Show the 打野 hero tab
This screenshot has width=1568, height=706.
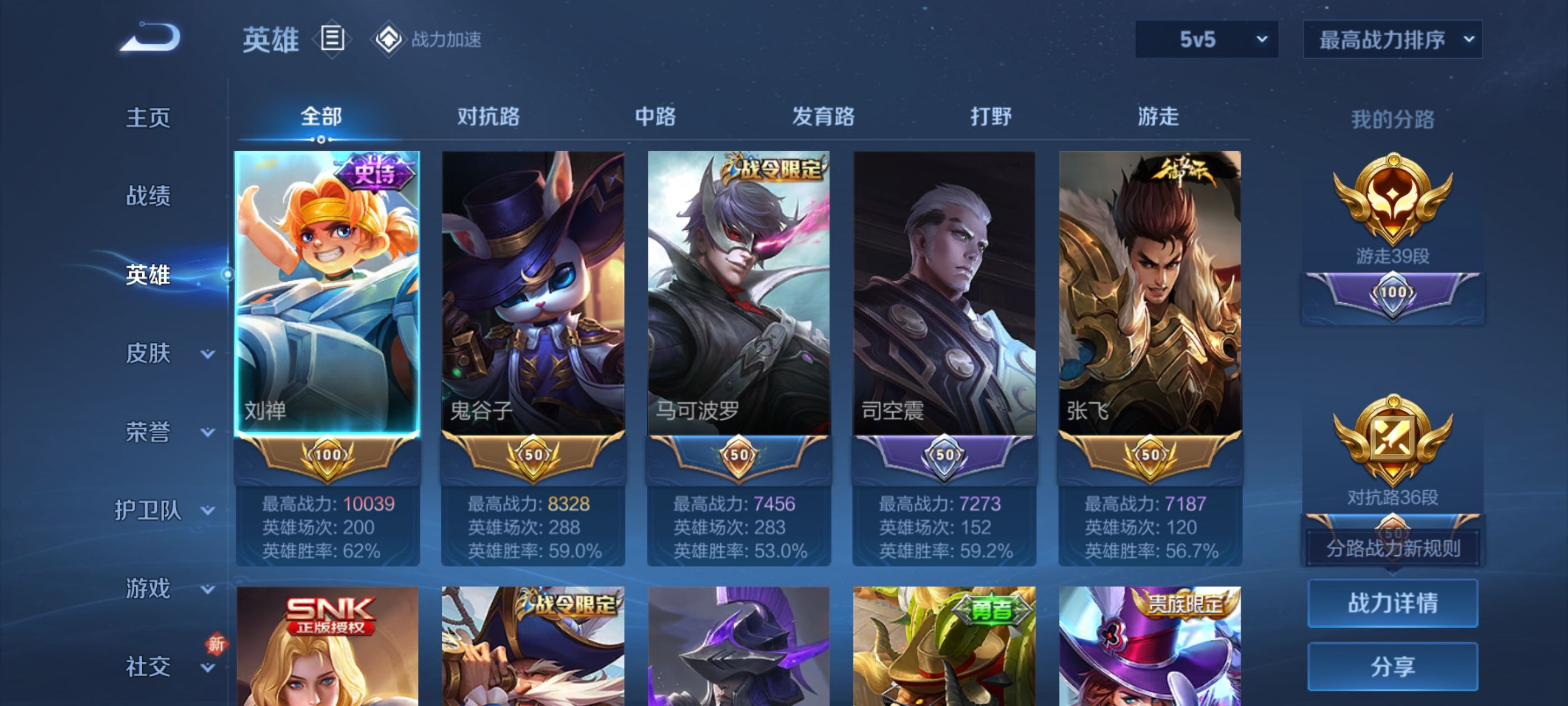click(990, 117)
